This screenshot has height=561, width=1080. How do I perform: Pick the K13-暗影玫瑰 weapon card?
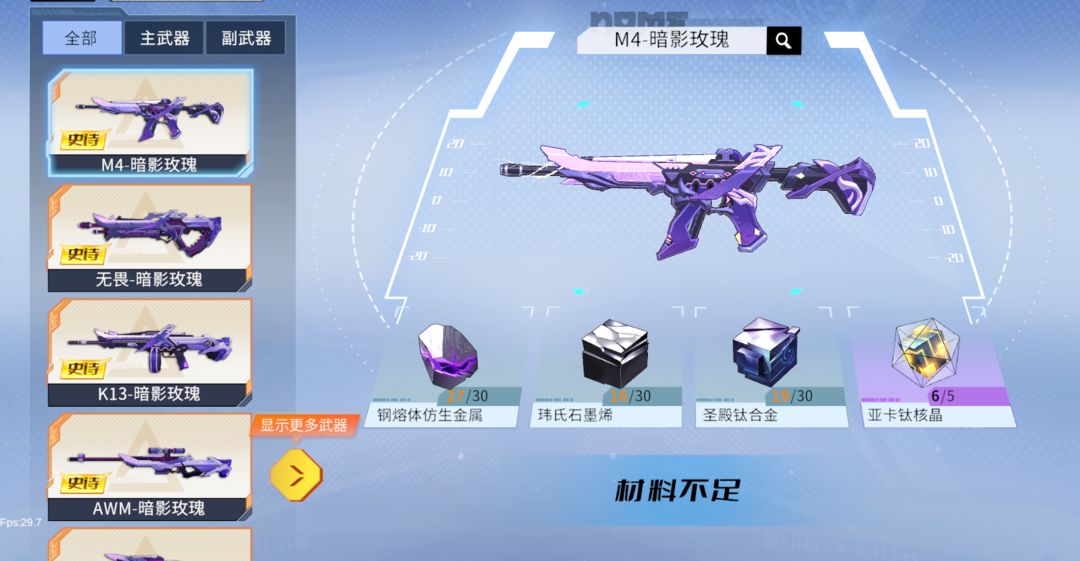pos(150,352)
